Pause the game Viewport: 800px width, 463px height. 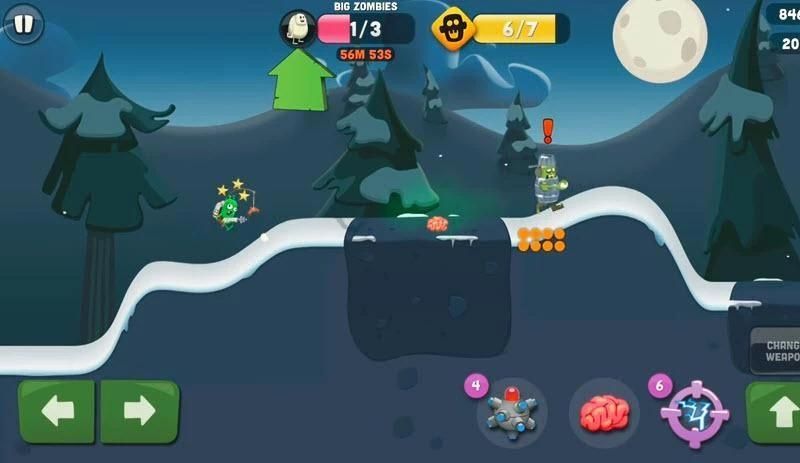[x=22, y=24]
